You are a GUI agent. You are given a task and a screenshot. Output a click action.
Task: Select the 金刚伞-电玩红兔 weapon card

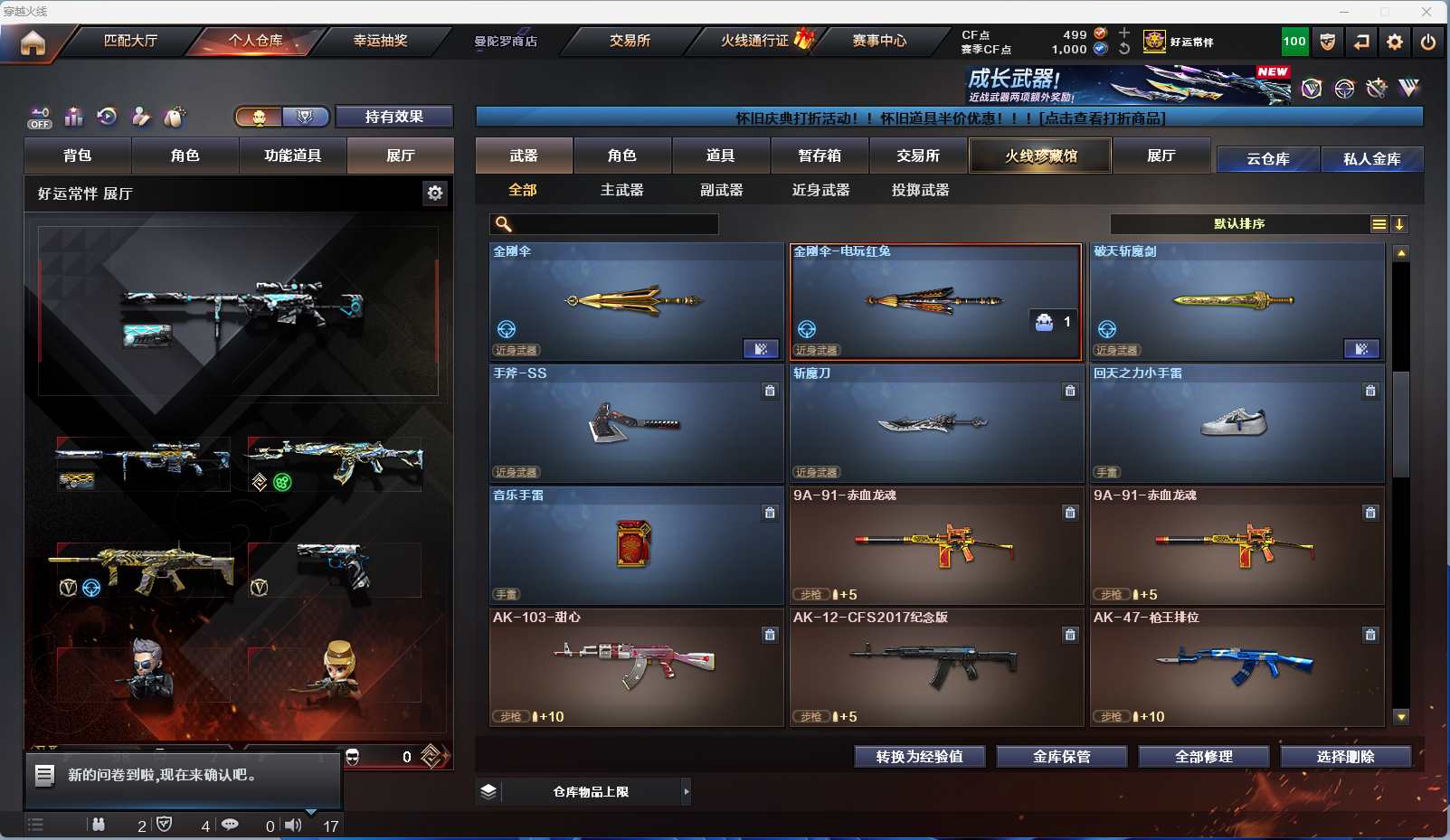935,302
